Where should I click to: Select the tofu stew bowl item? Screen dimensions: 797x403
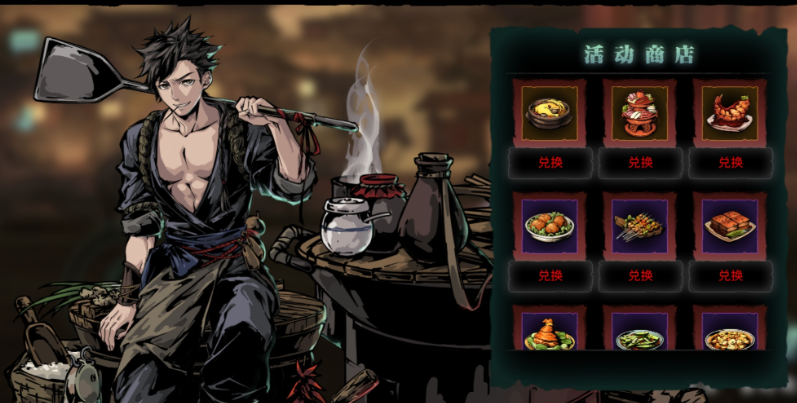[730, 332]
